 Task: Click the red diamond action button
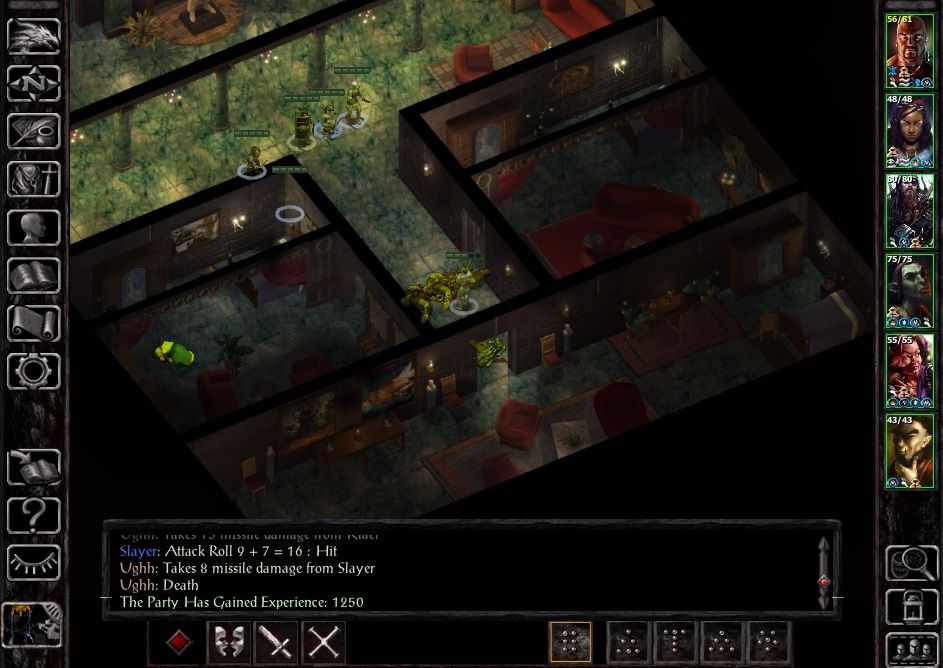coord(179,641)
